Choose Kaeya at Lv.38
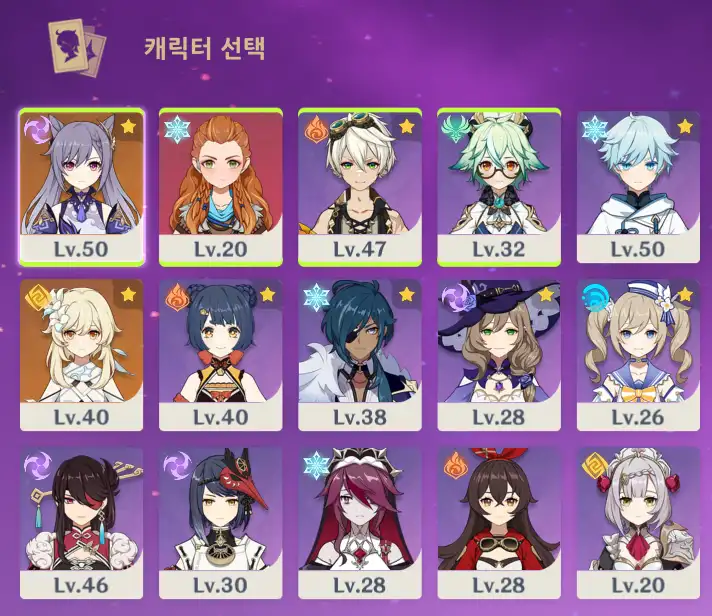The height and width of the screenshot is (616, 712). [x=360, y=355]
